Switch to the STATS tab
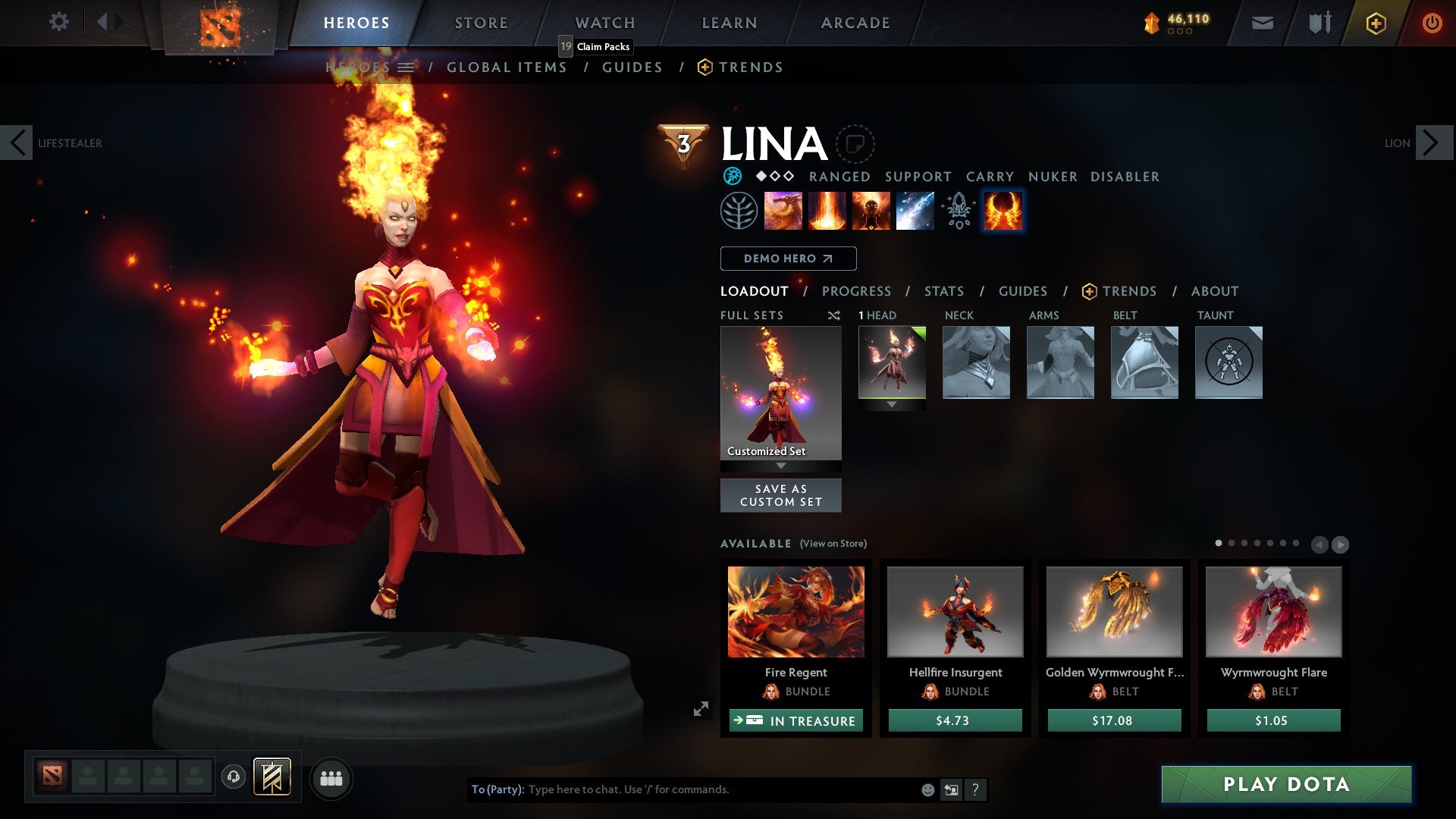Screen dimensions: 1456x819 coord(944,290)
